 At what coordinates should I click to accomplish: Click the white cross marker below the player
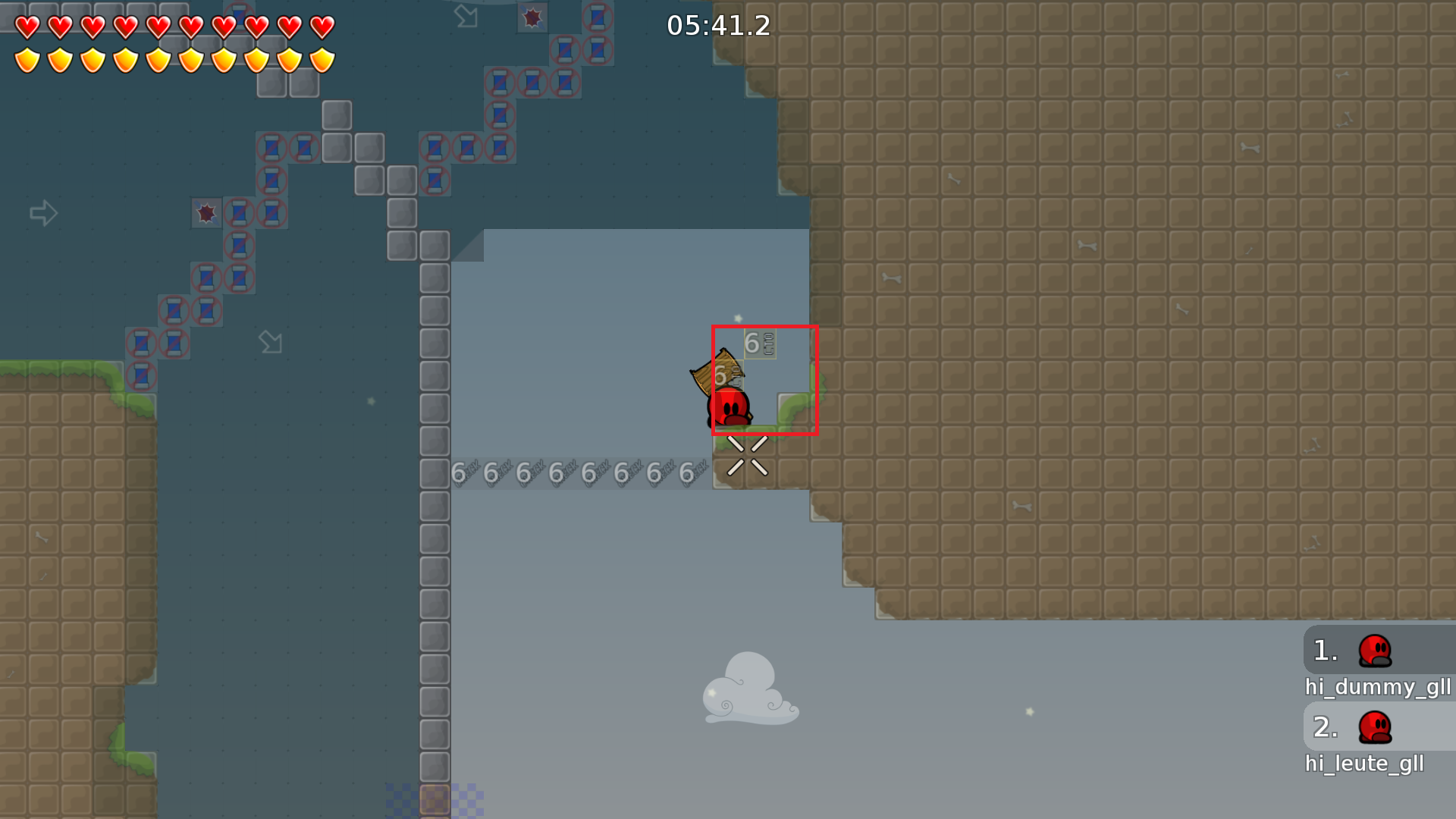746,456
